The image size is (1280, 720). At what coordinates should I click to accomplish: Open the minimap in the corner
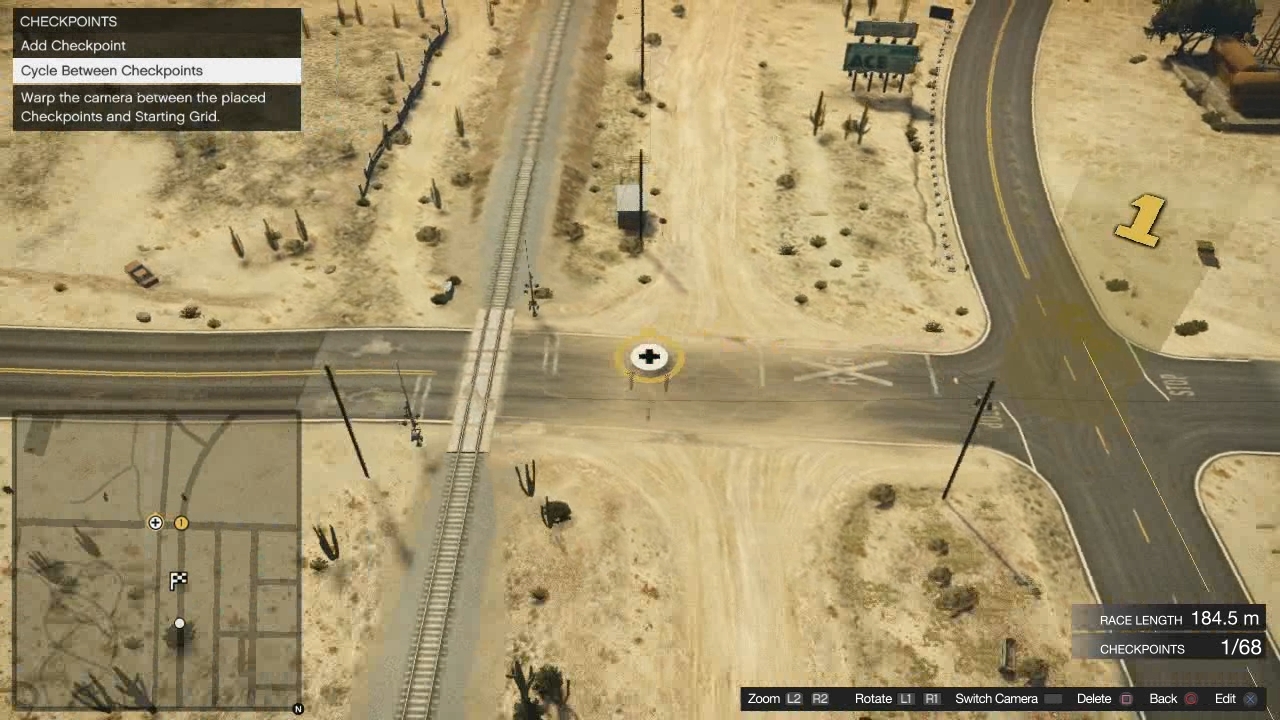(157, 561)
